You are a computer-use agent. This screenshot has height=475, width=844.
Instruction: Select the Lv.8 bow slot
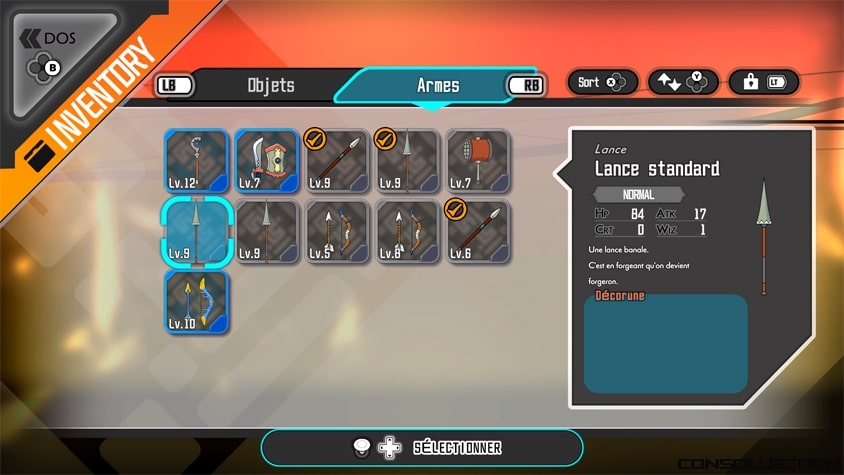[407, 232]
